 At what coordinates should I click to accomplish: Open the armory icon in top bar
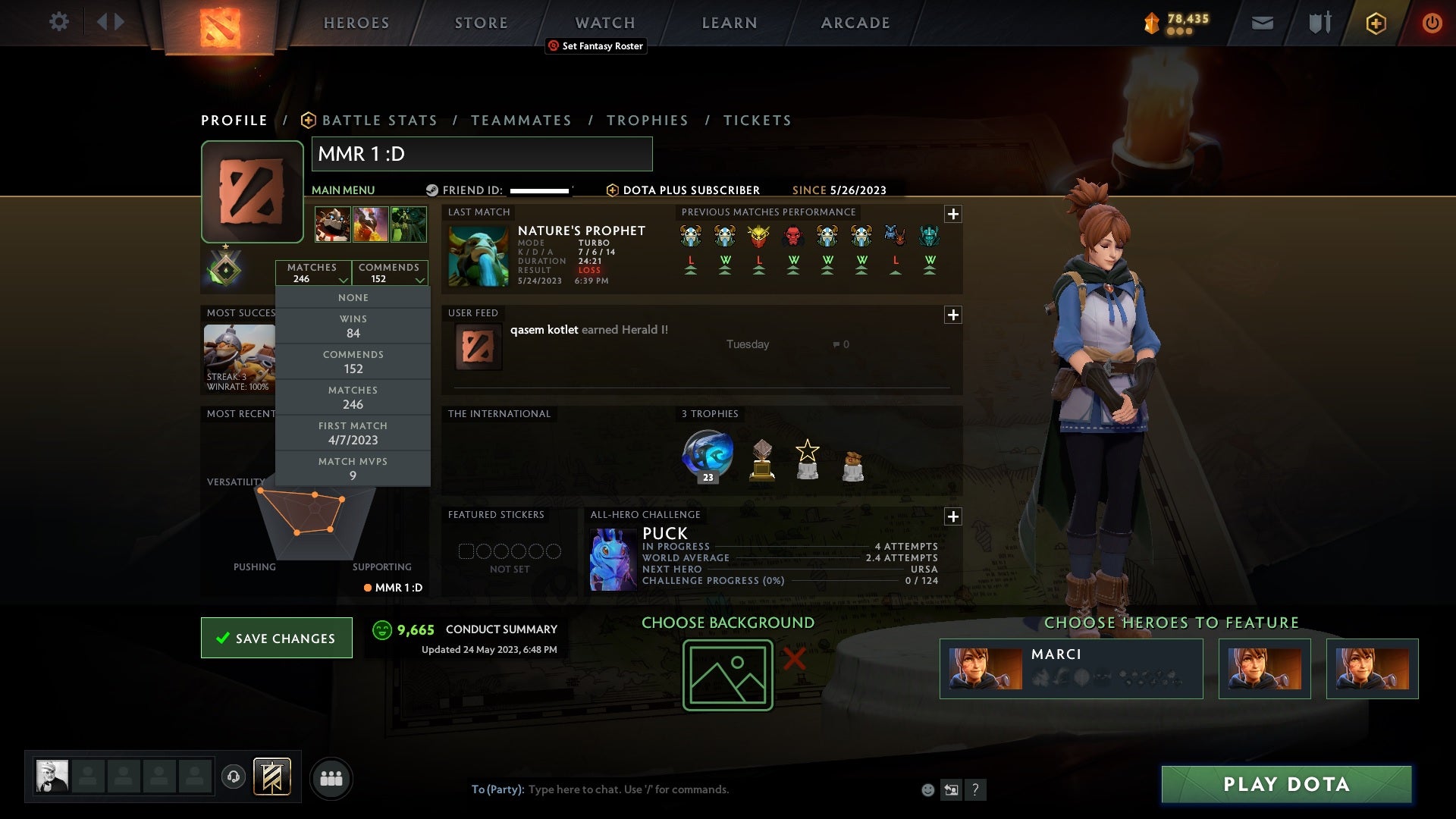pyautogui.click(x=1318, y=23)
